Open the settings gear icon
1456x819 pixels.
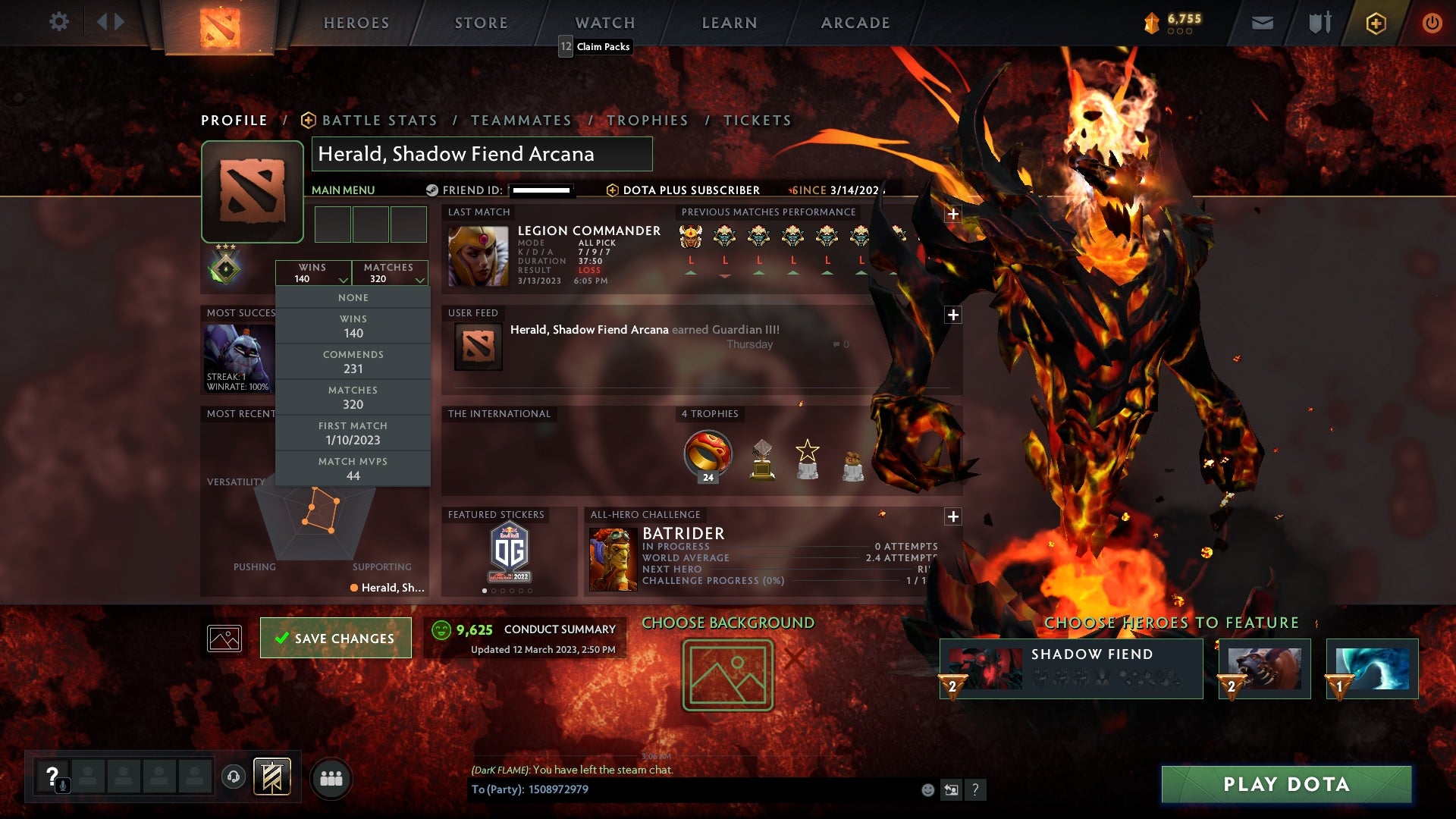click(59, 22)
